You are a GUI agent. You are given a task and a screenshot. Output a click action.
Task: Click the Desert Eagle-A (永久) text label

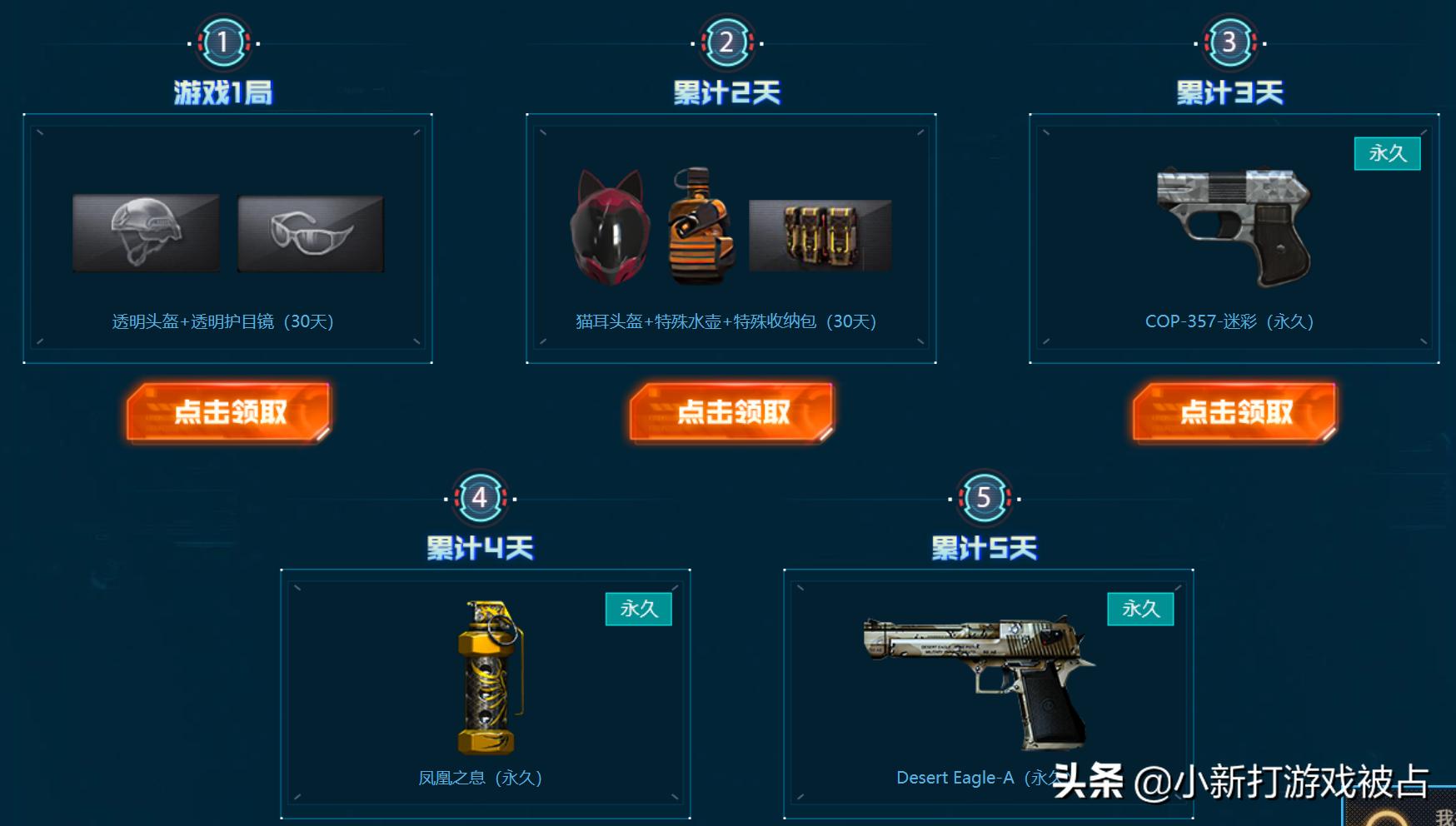pyautogui.click(x=966, y=777)
